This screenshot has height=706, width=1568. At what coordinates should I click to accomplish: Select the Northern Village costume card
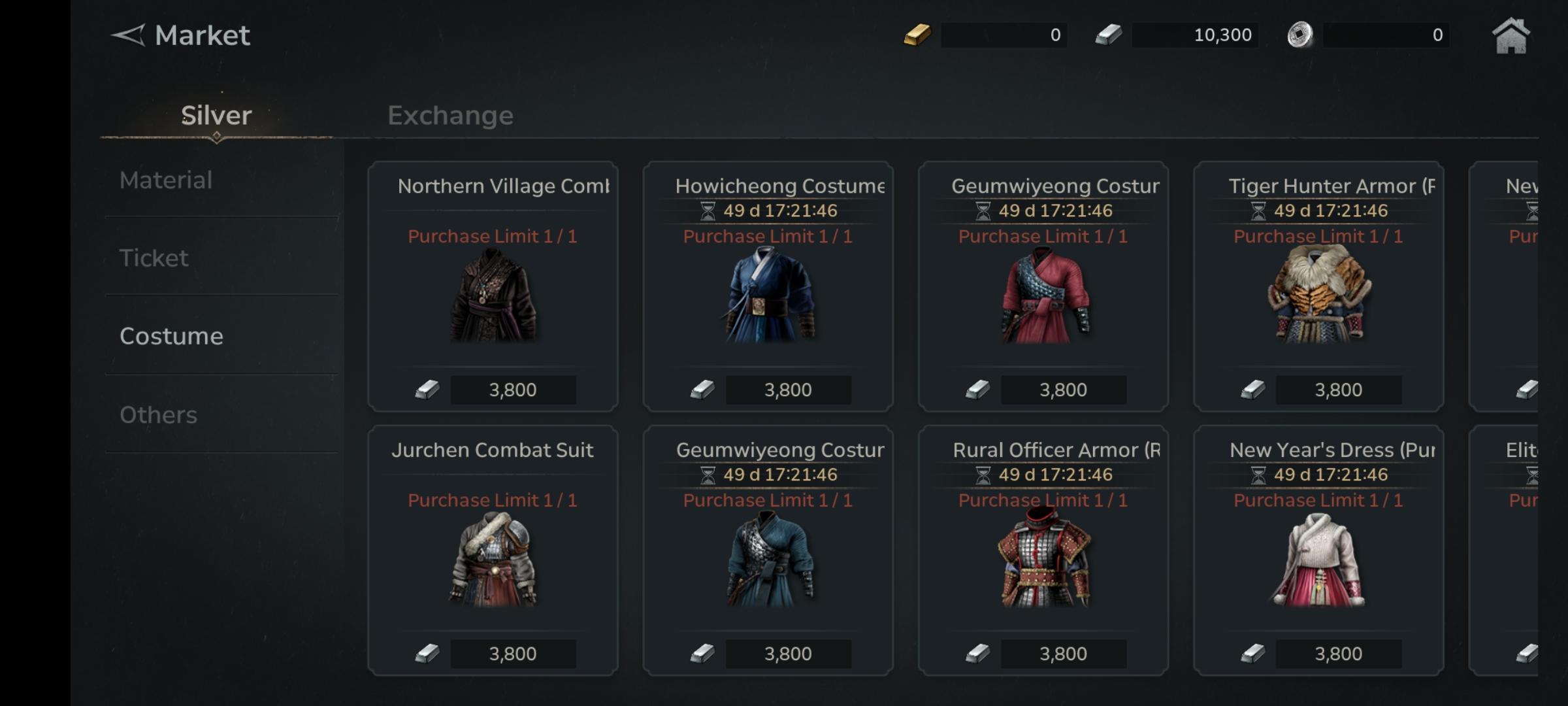tap(493, 286)
